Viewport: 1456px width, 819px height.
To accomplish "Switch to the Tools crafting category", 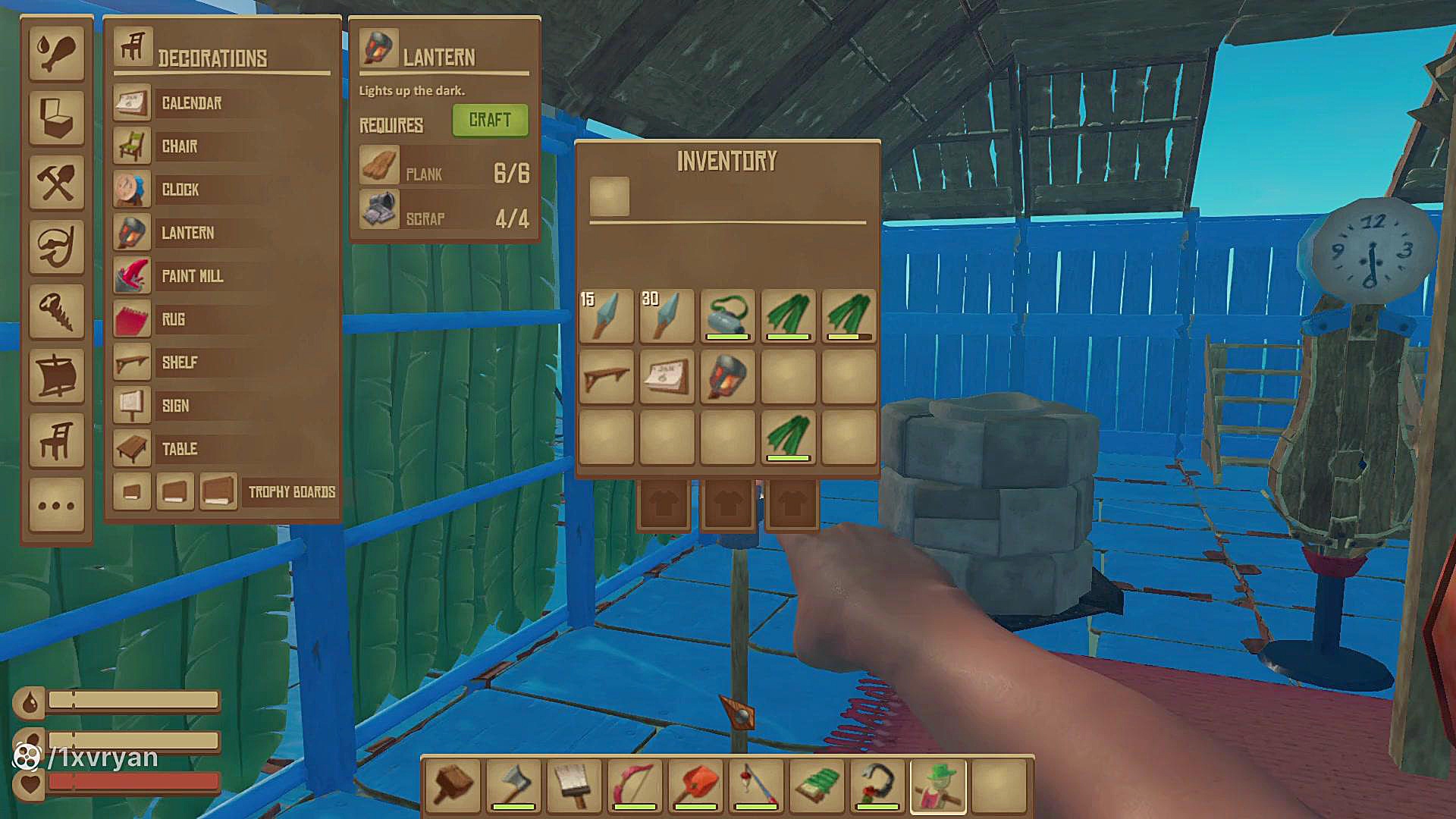I will (x=57, y=182).
